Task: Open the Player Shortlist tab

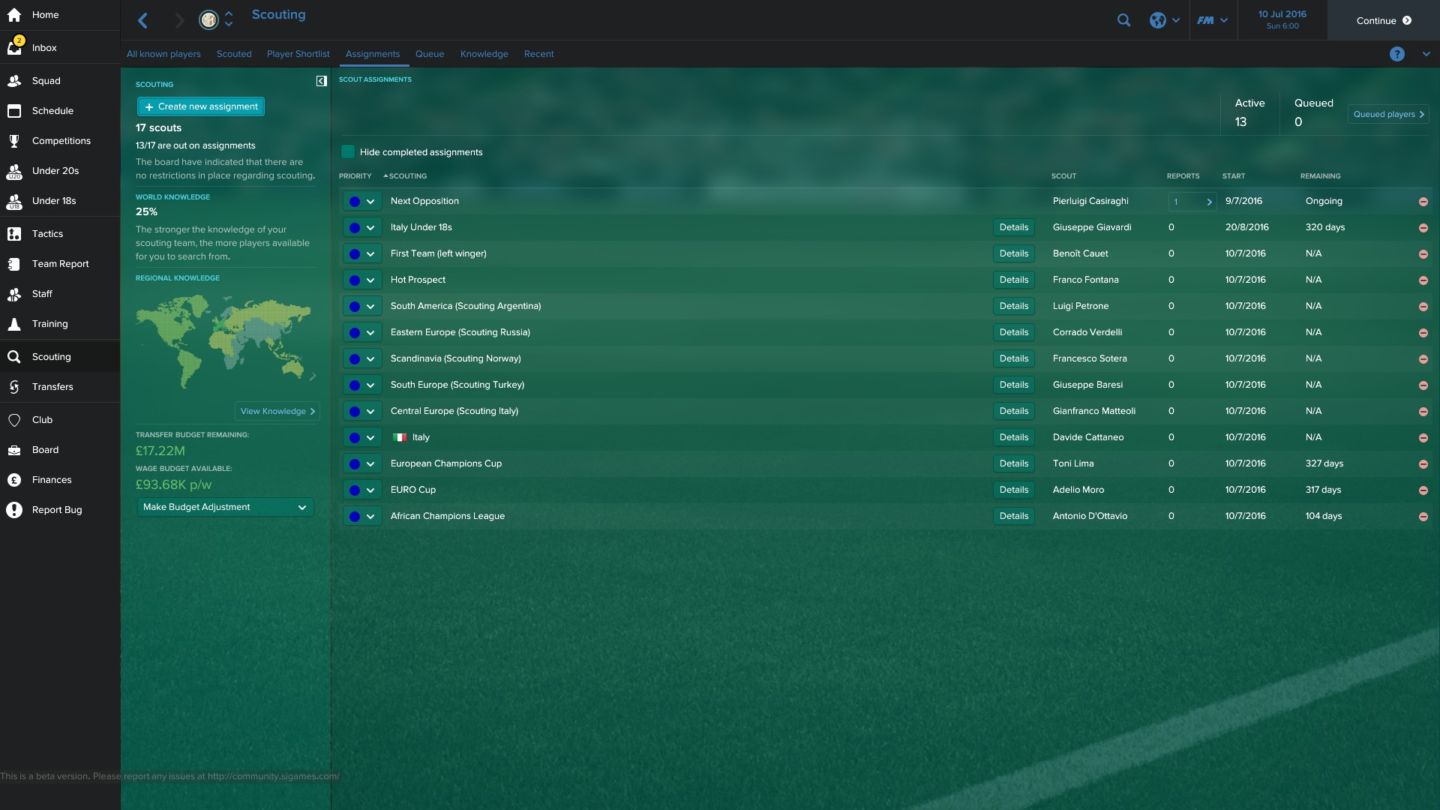Action: pyautogui.click(x=297, y=54)
